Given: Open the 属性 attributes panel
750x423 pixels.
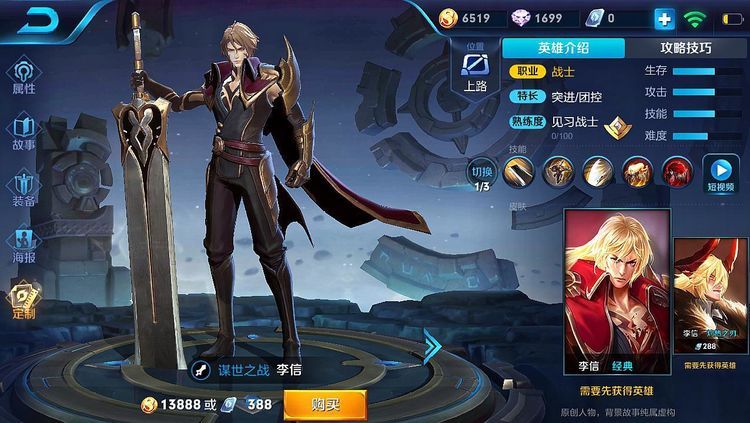Looking at the screenshot, I should (x=24, y=75).
